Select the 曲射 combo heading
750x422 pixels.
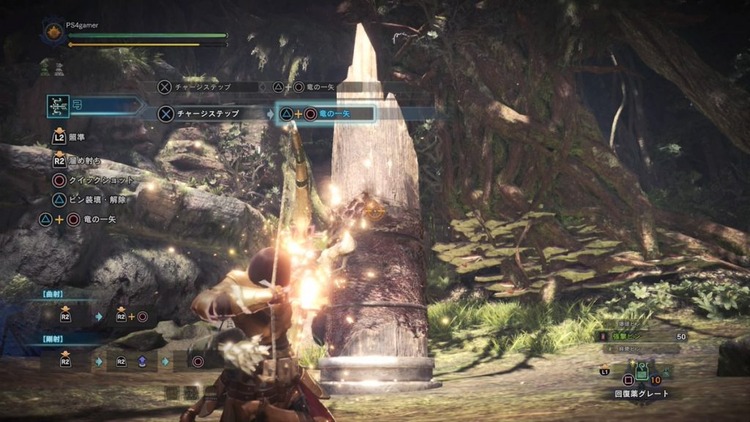(x=53, y=295)
